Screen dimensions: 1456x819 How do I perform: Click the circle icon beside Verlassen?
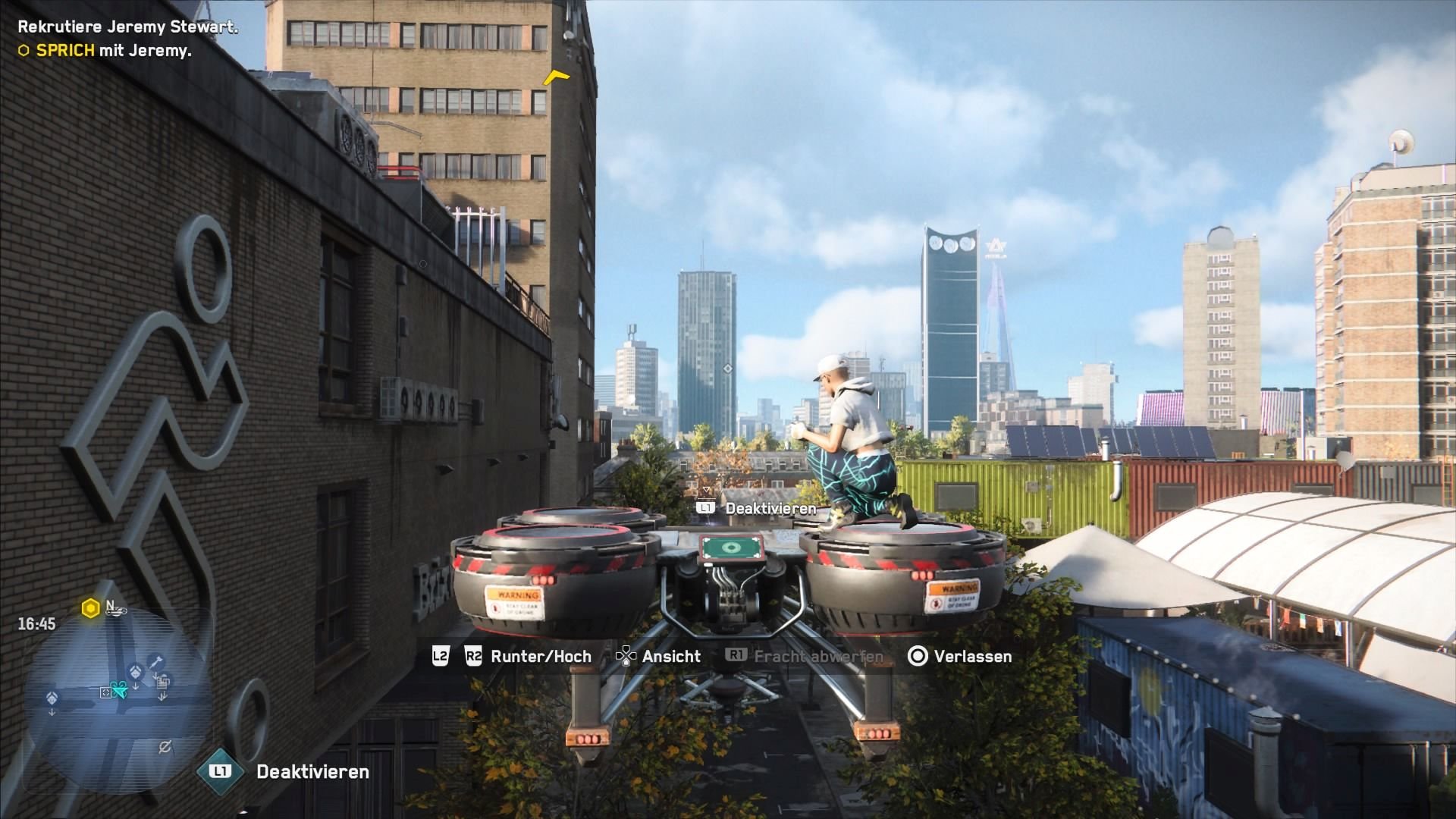click(x=918, y=657)
